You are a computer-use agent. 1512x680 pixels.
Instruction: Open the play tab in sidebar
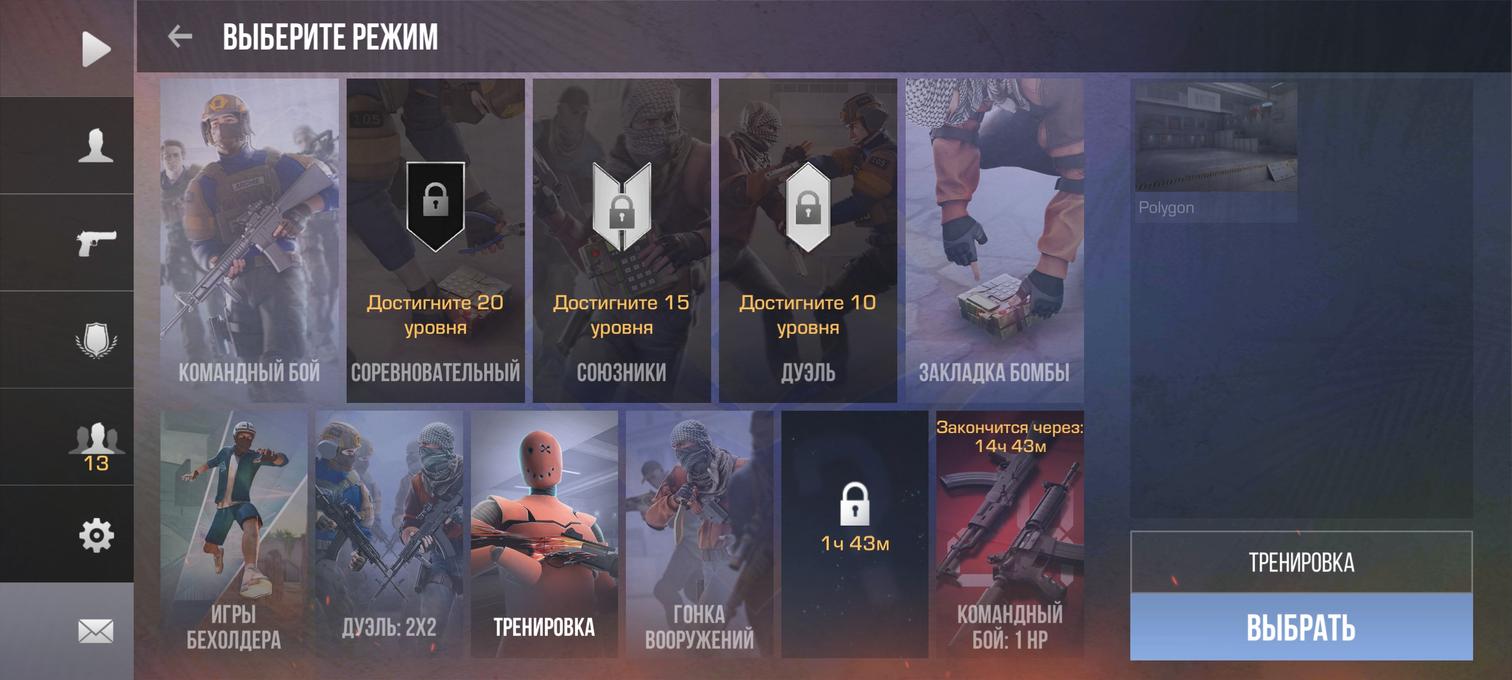pyautogui.click(x=96, y=49)
